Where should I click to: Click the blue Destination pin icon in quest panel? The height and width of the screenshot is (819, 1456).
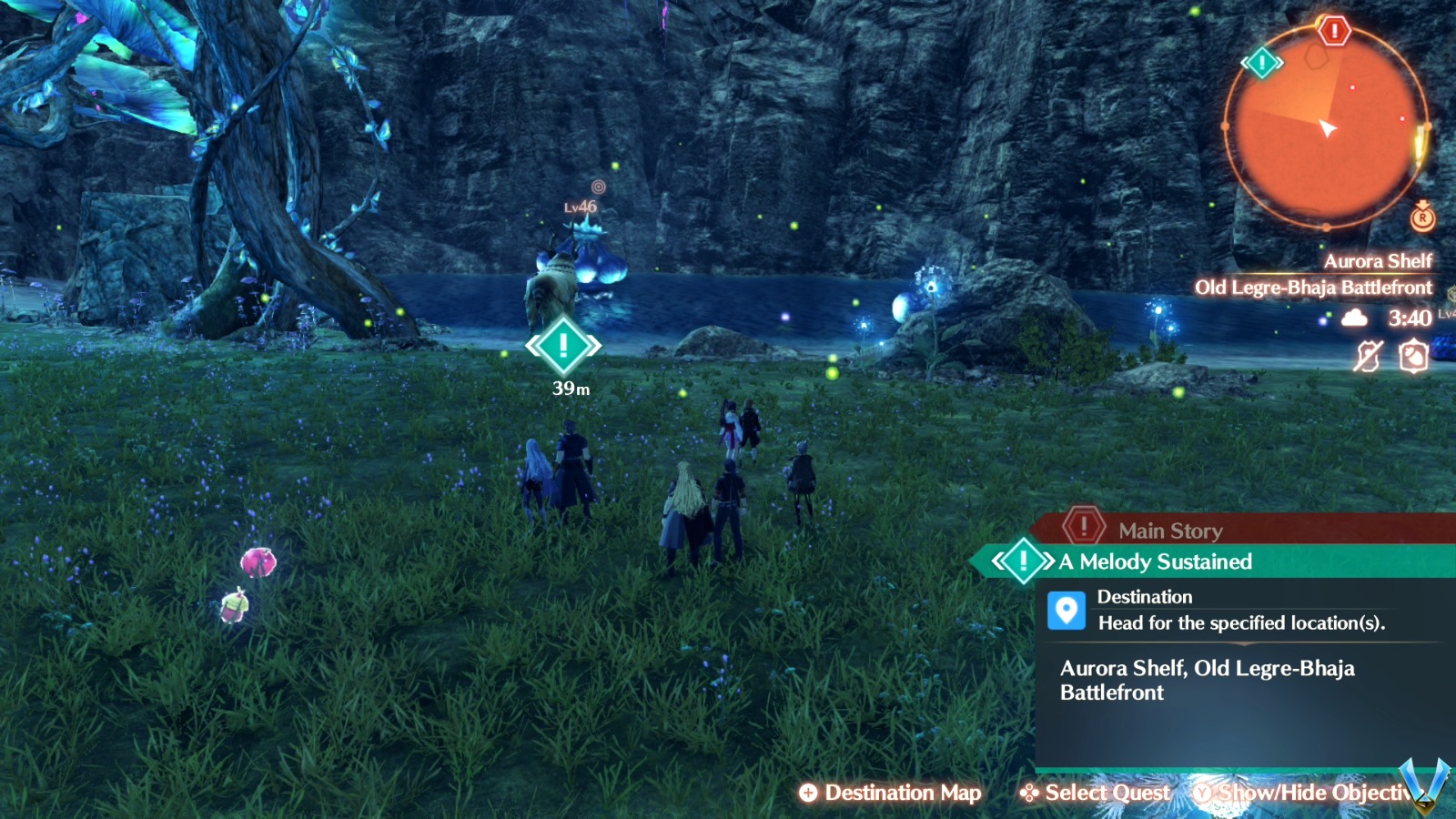pos(1067,610)
